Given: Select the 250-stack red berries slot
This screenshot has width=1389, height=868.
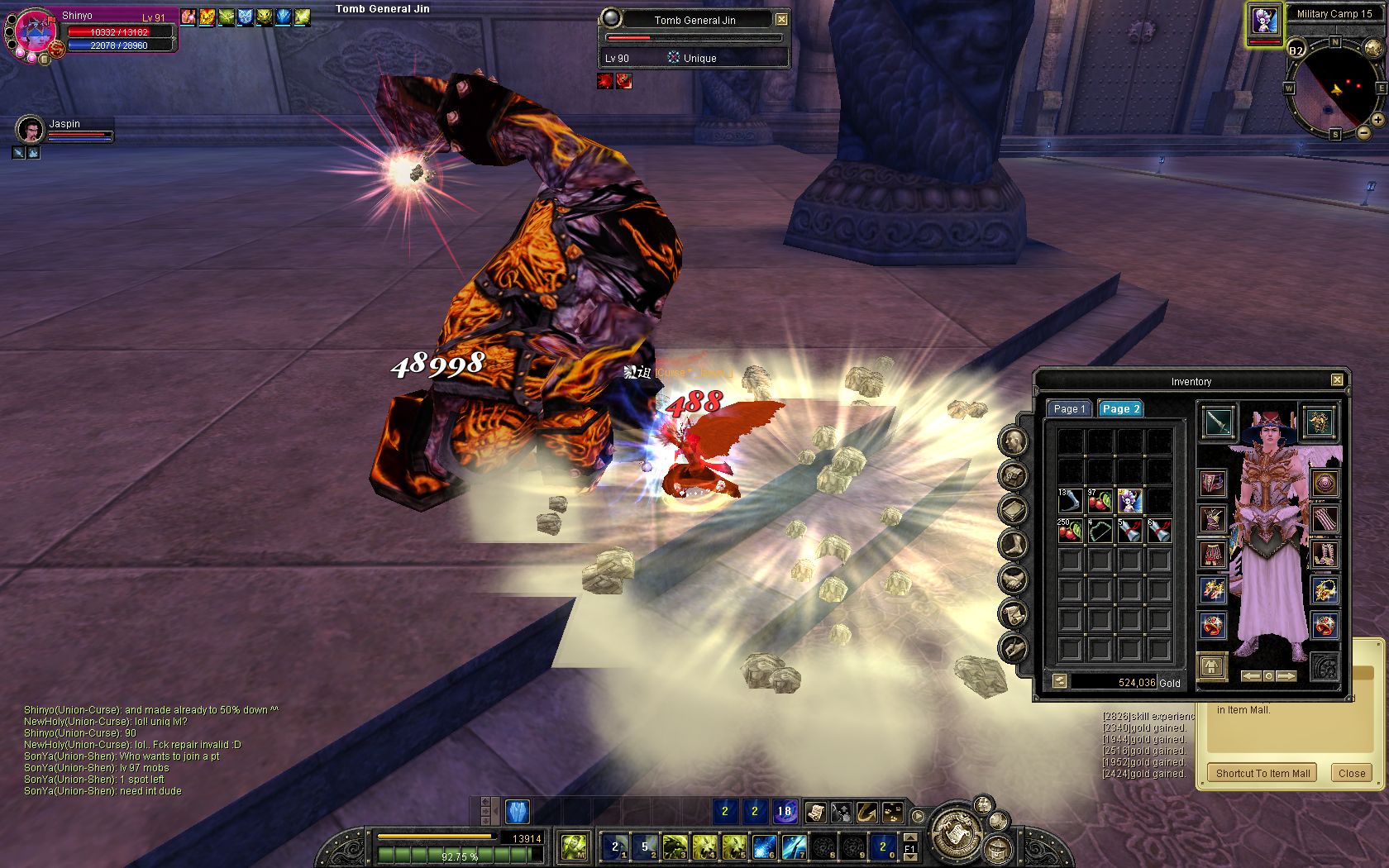Looking at the screenshot, I should click(x=1070, y=531).
